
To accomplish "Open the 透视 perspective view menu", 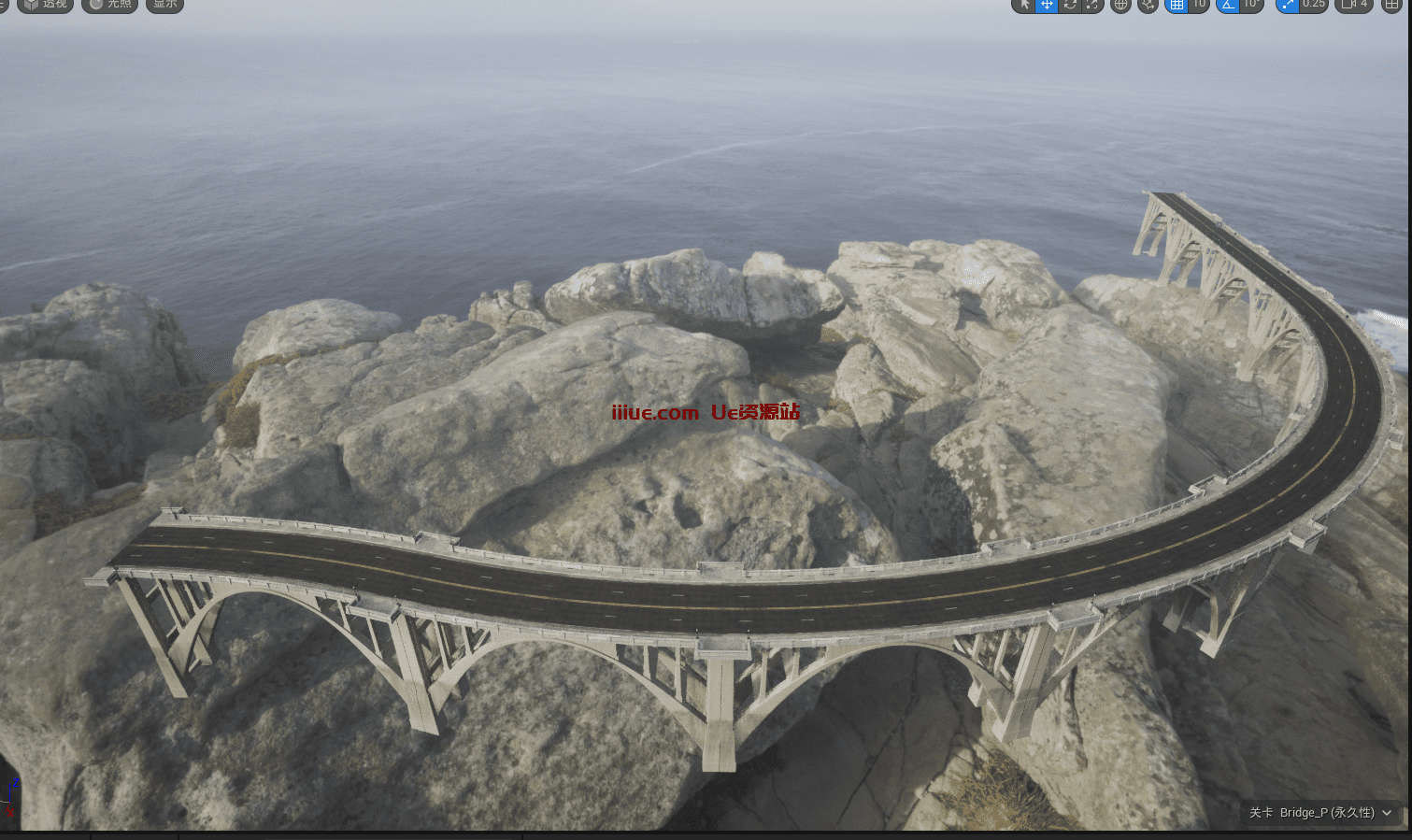I will 46,5.
